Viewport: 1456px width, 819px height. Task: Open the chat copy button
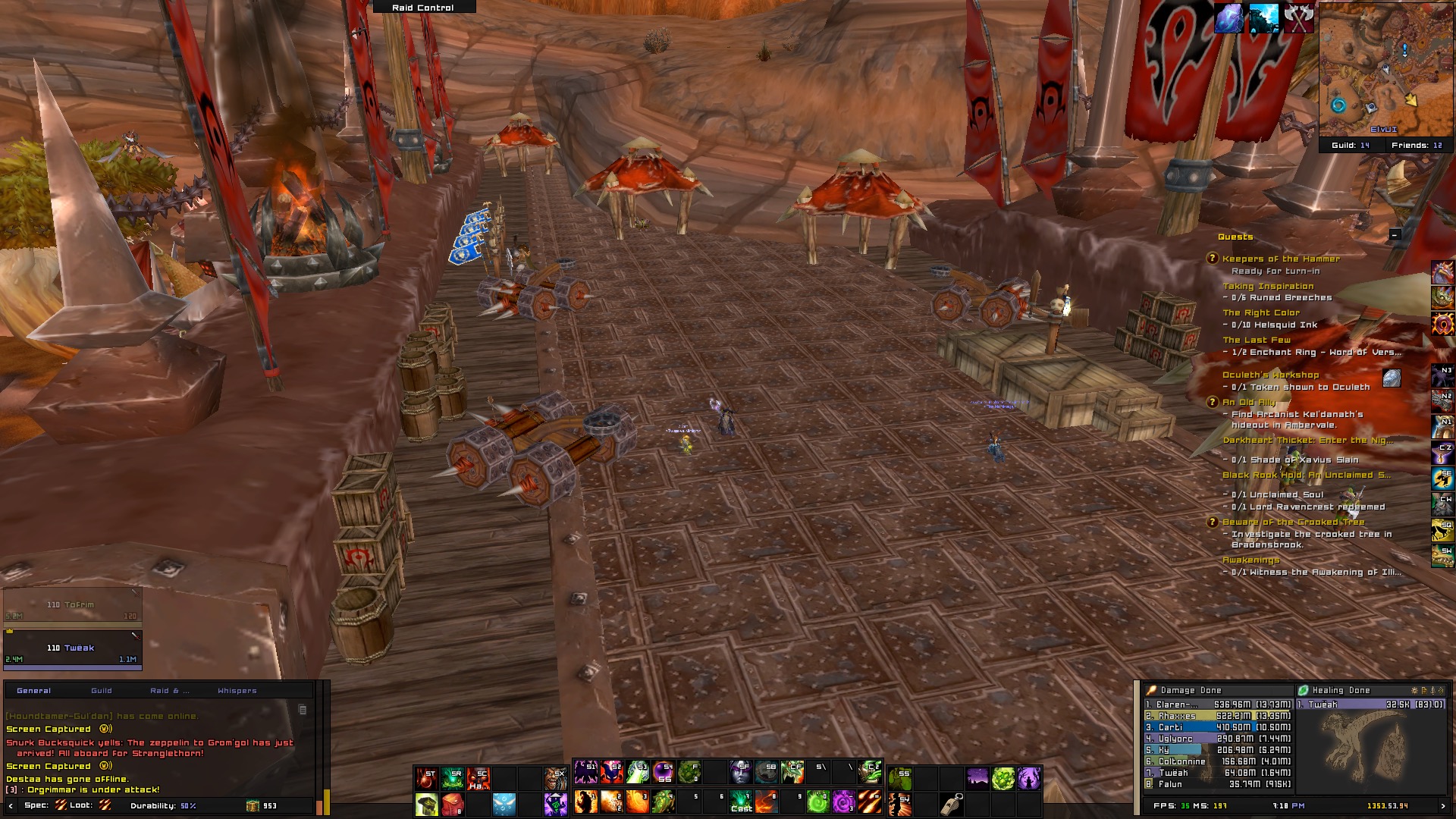[303, 710]
